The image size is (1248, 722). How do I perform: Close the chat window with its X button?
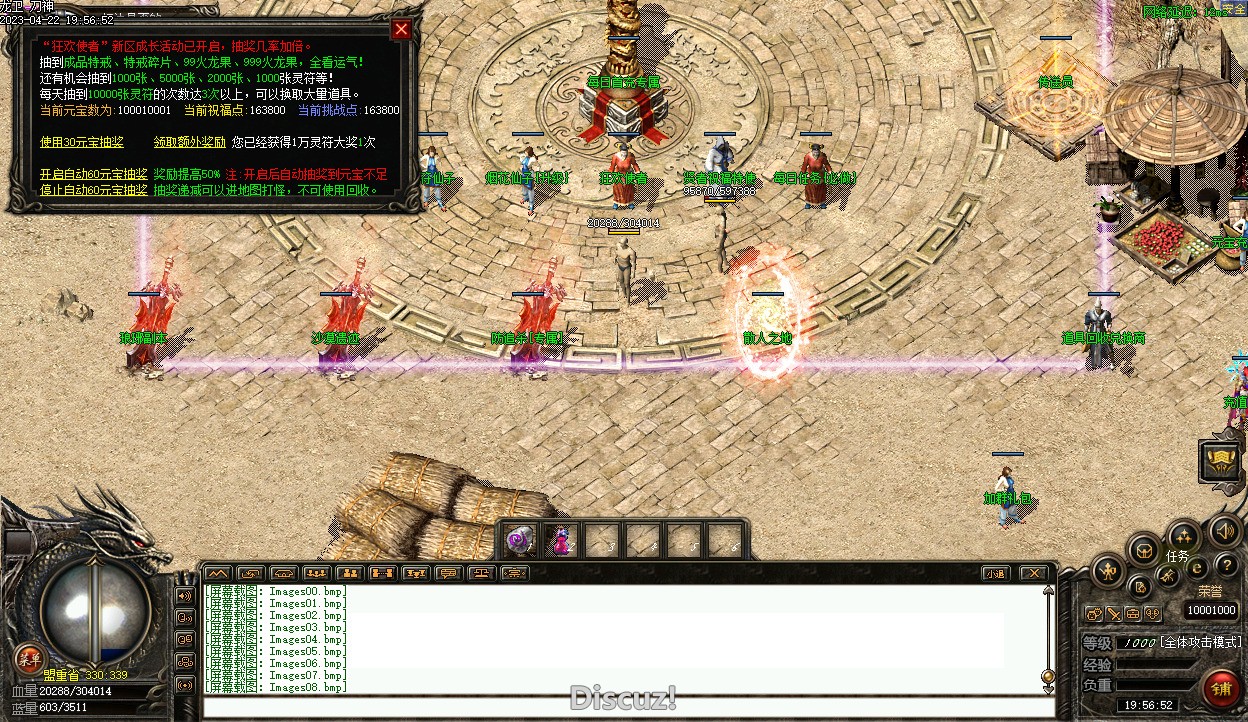coord(1033,574)
